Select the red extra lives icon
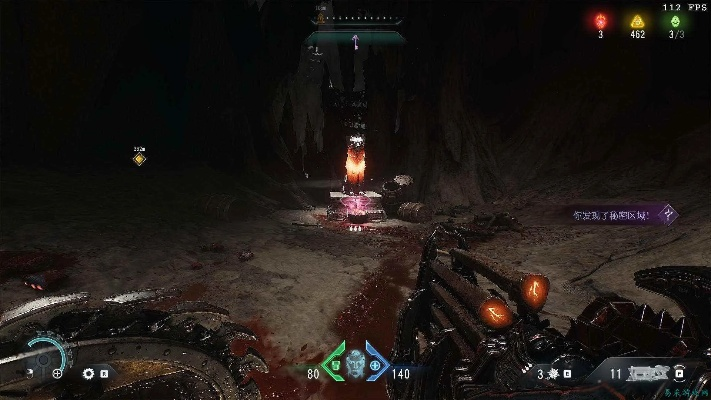Screen dimensions: 711x400 601,20
